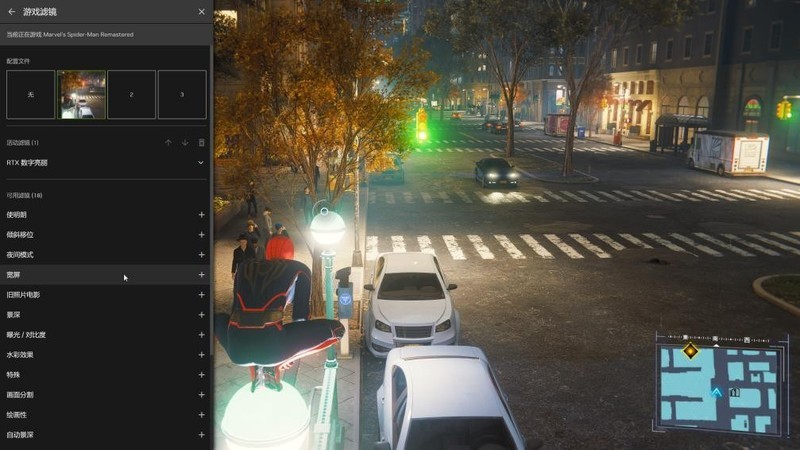Select the 无 profile slot
Viewport: 800px width, 450px height.
pos(31,94)
